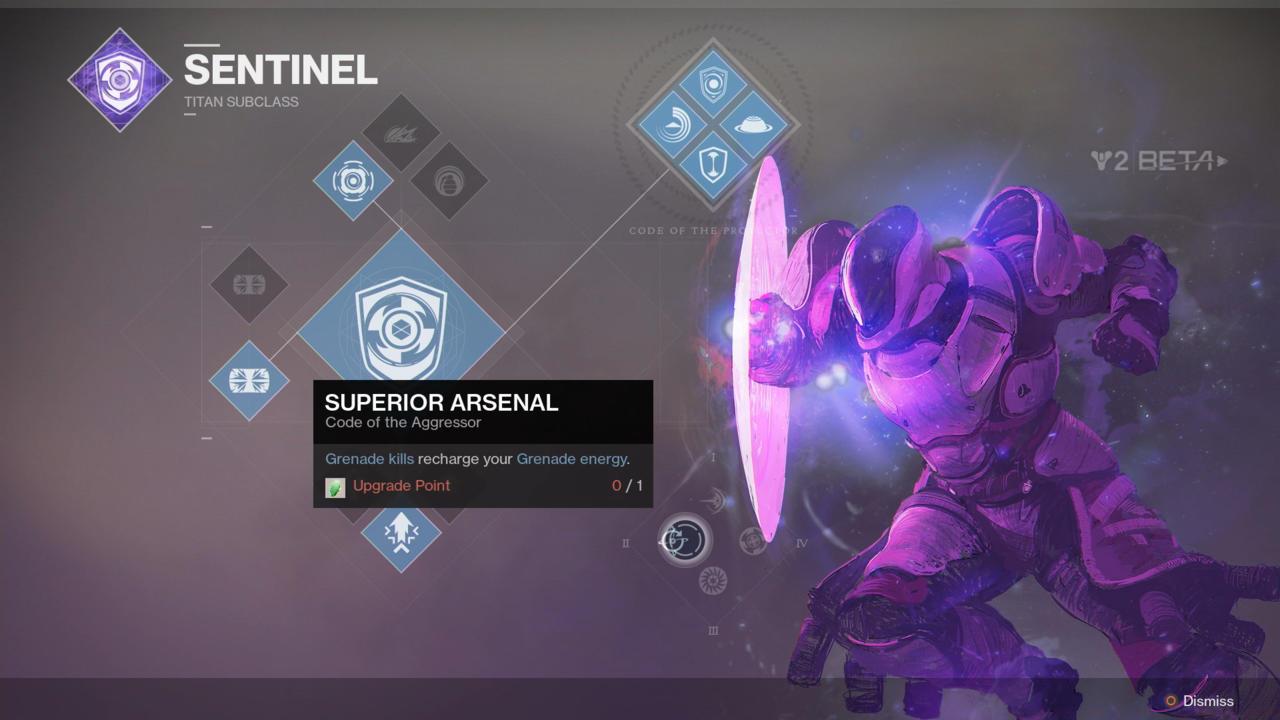This screenshot has height=720, width=1280.
Task: Expand the arrow beside V2 BETA
Action: tap(1224, 160)
